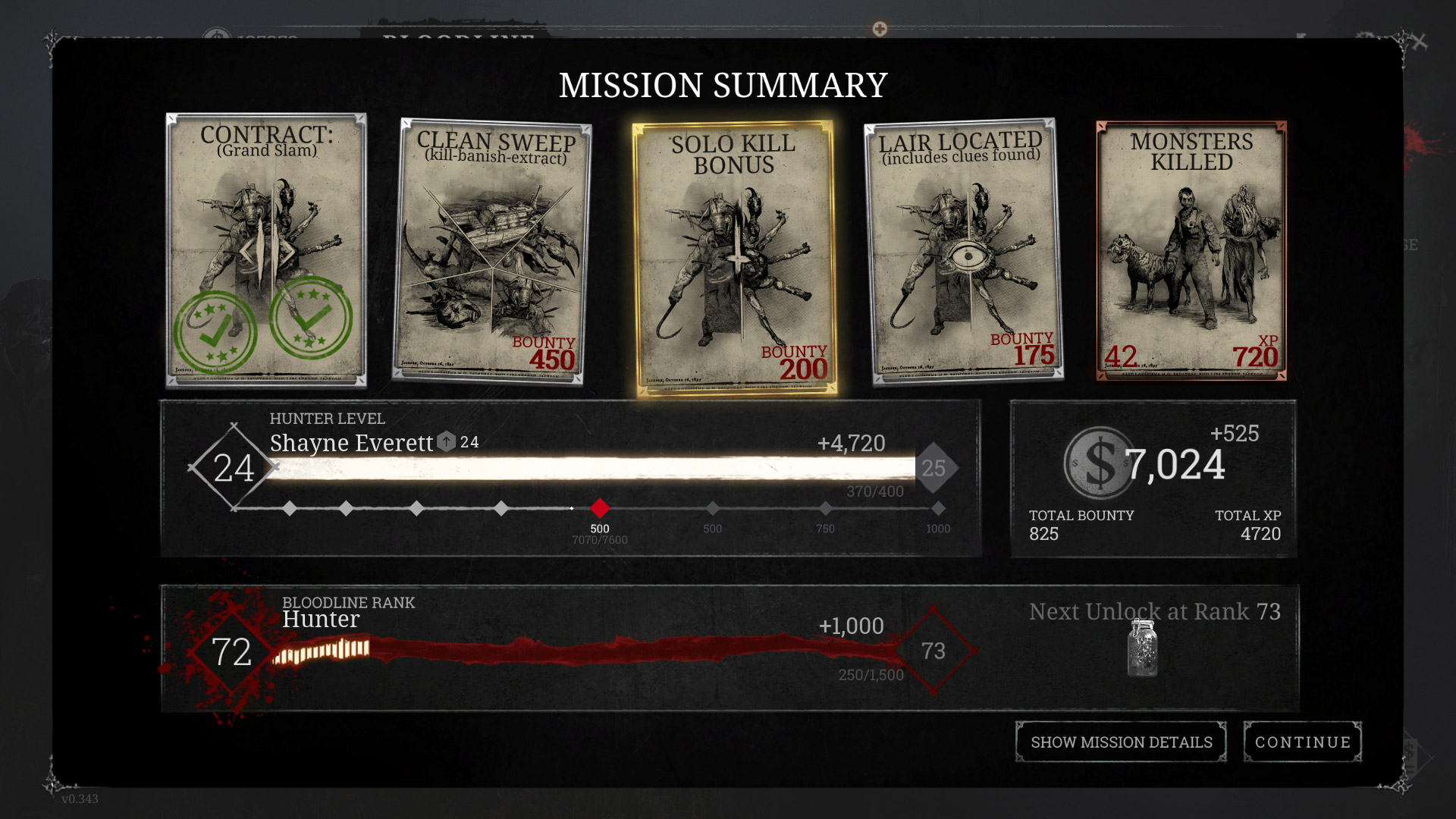
Task: Inspect the Monsters Killed card
Action: 1191,250
